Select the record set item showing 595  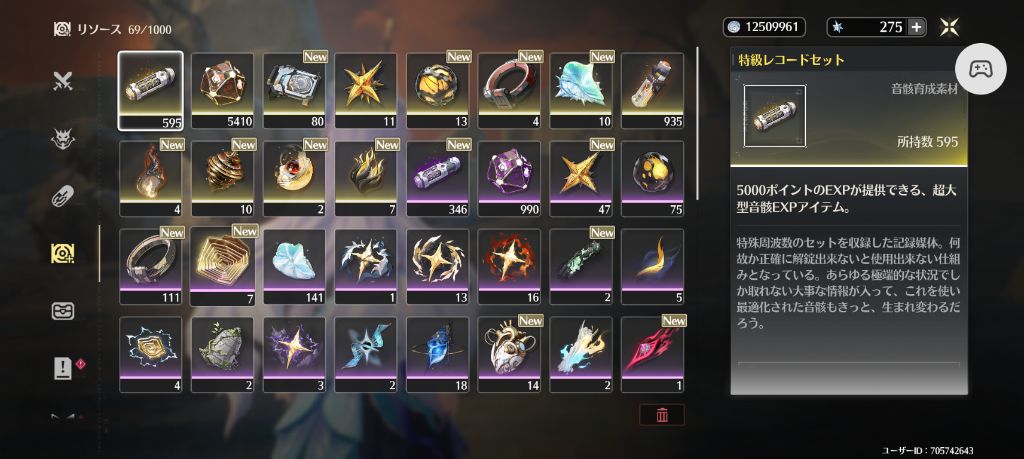coord(150,91)
